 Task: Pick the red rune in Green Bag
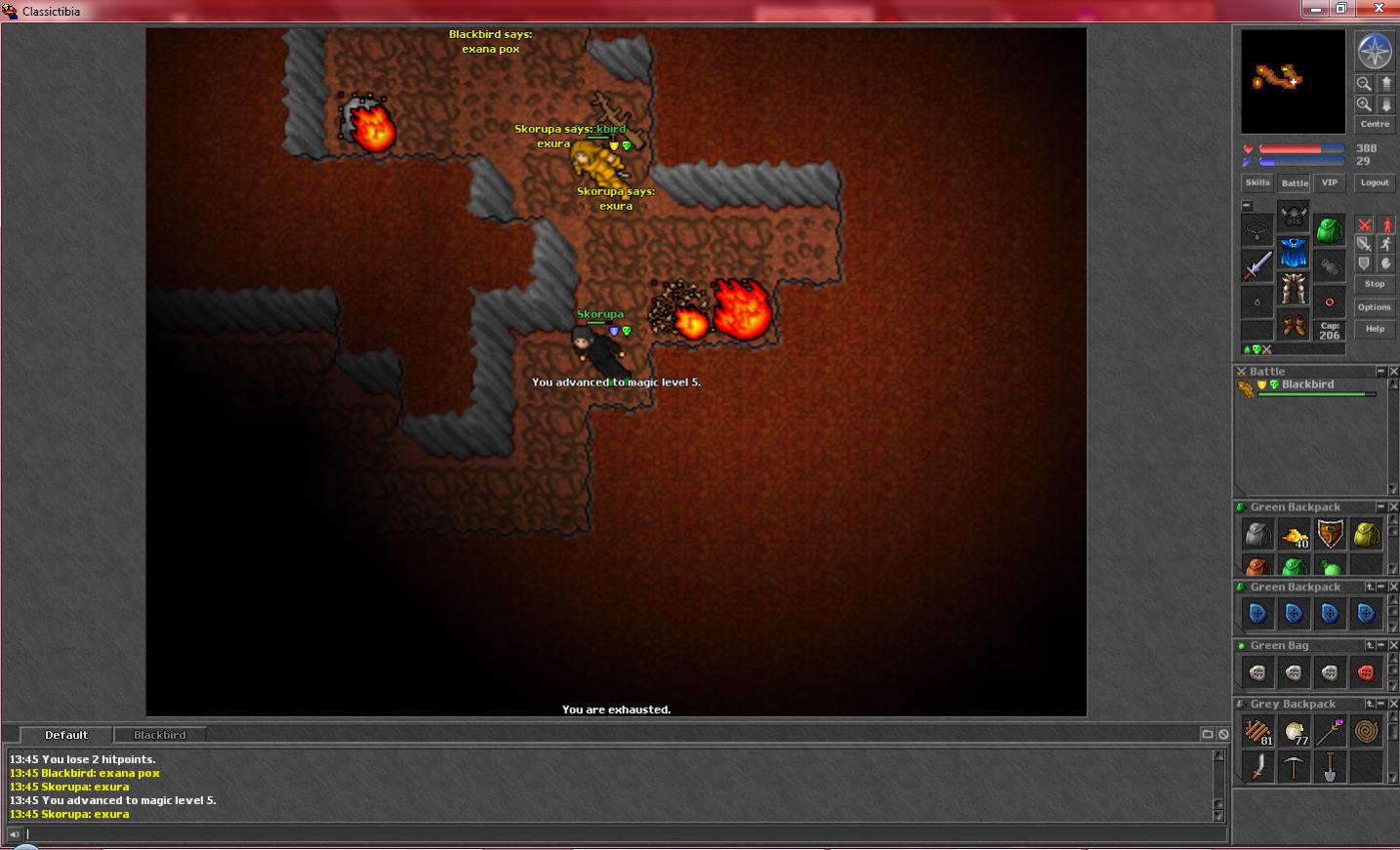[x=1366, y=672]
